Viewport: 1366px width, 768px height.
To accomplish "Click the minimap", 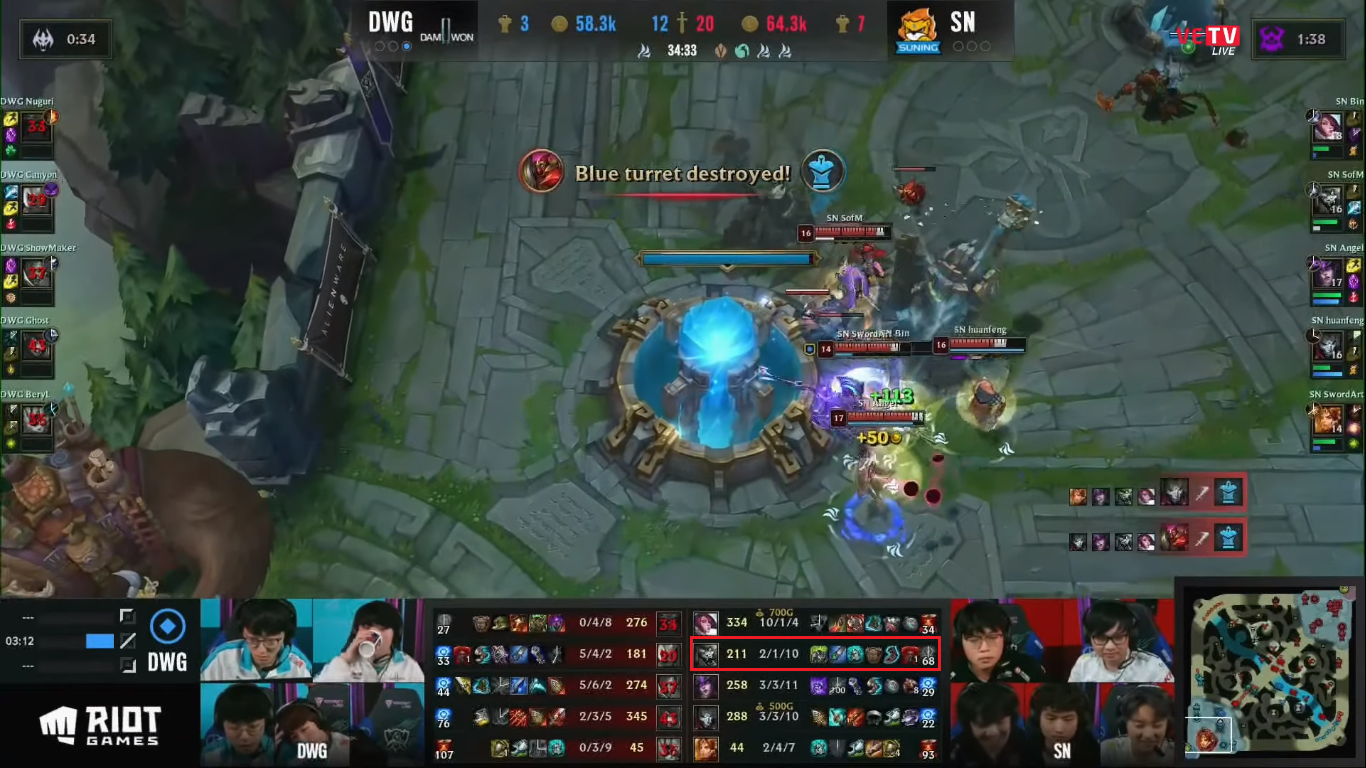I will click(1270, 672).
